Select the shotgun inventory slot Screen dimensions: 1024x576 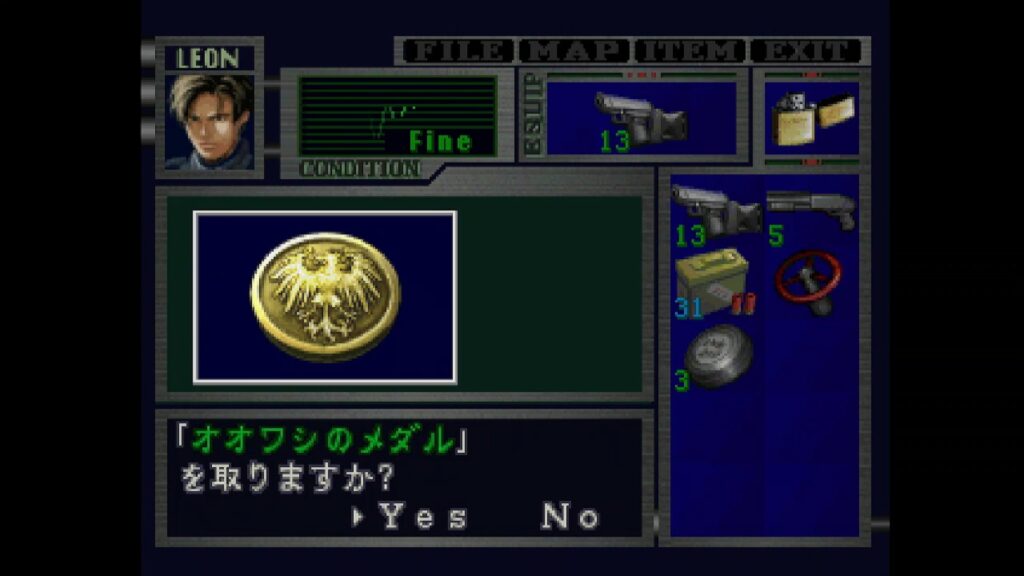click(811, 212)
